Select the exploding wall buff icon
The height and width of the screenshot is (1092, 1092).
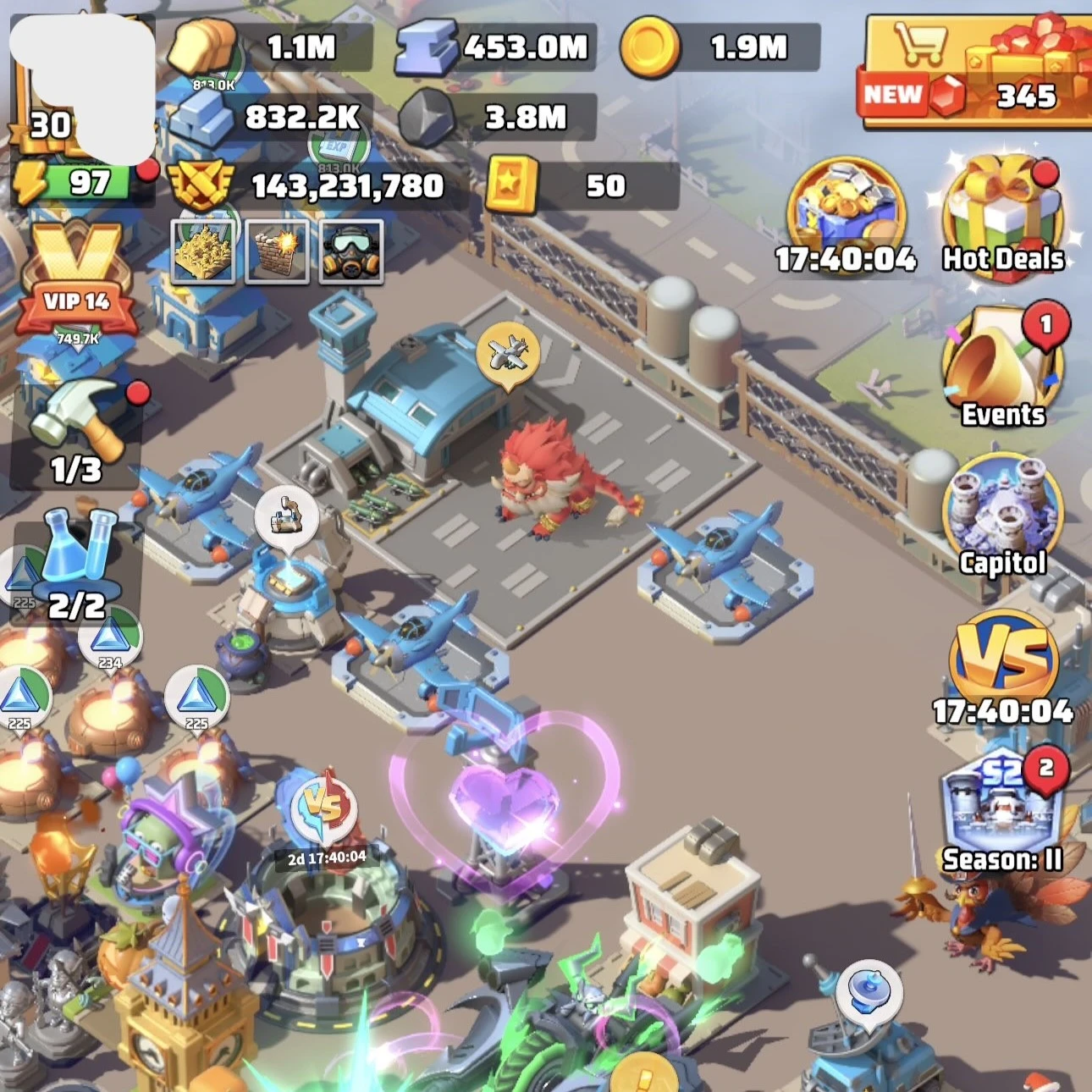click(x=277, y=251)
